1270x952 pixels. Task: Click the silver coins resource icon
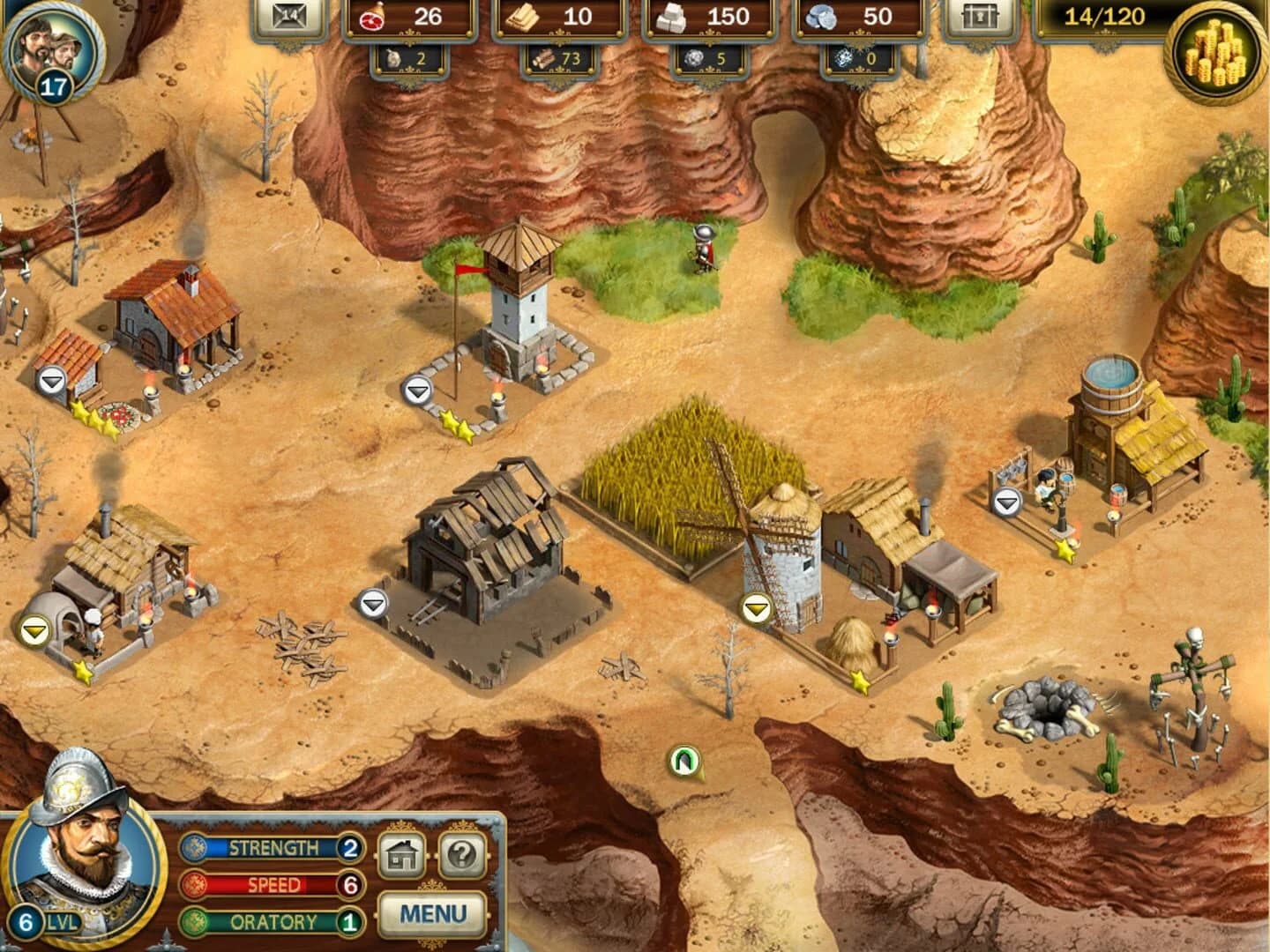tap(820, 18)
